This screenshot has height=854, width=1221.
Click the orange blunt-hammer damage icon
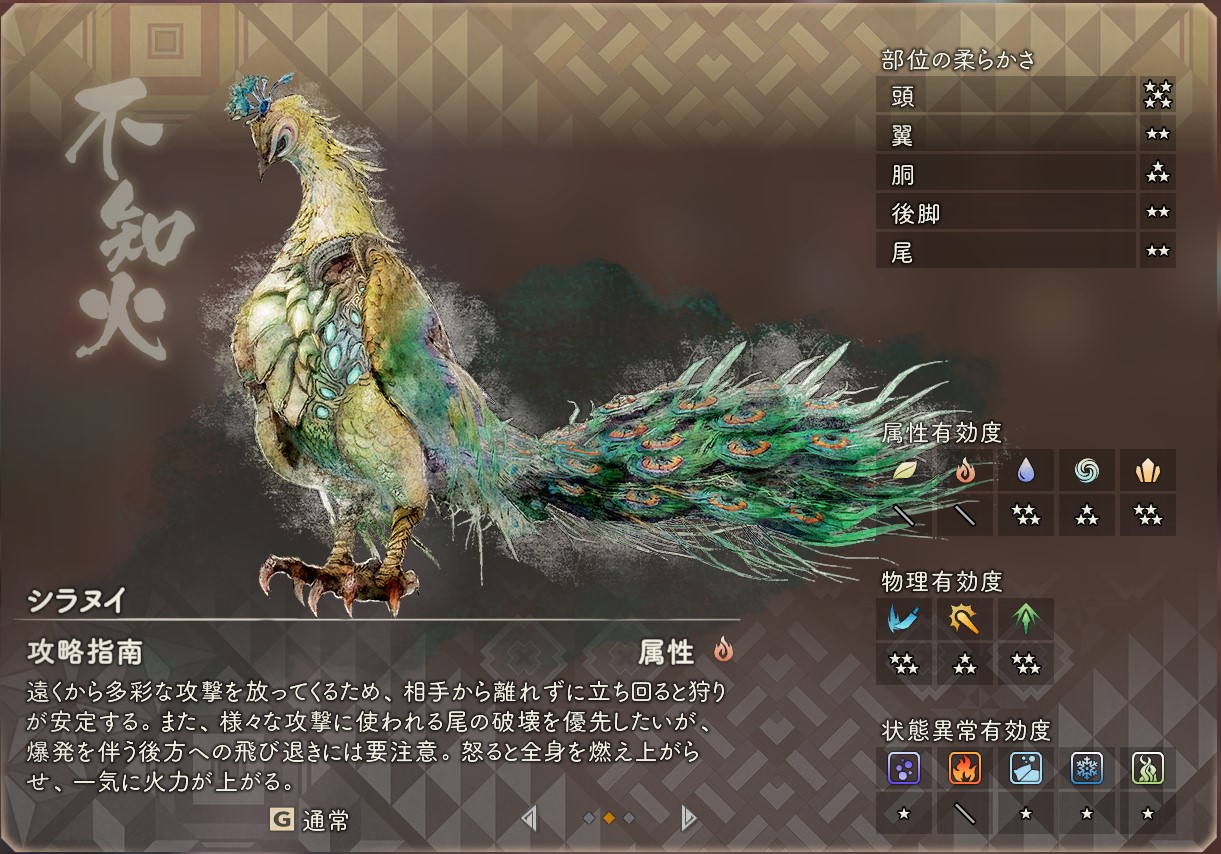point(965,619)
